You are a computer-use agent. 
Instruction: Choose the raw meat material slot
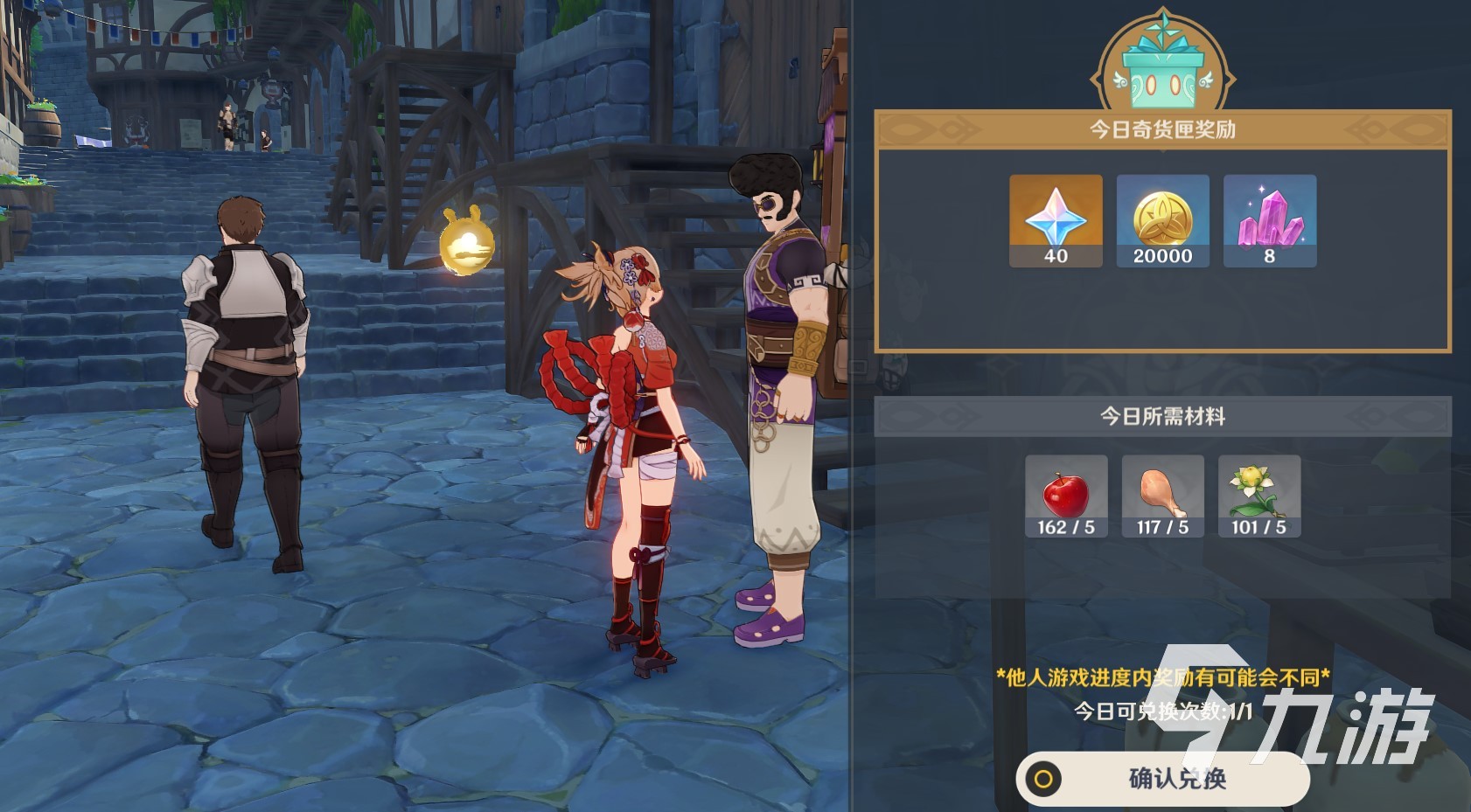[1162, 496]
